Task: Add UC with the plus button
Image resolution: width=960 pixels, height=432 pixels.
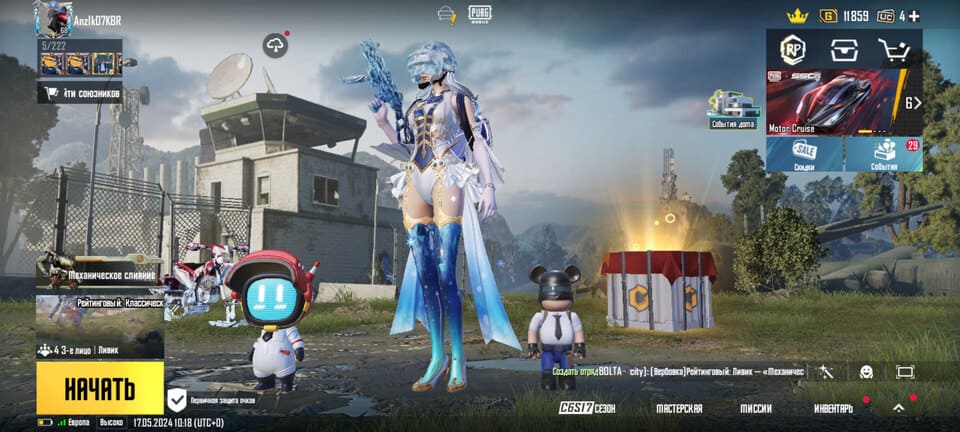Action: (x=913, y=16)
